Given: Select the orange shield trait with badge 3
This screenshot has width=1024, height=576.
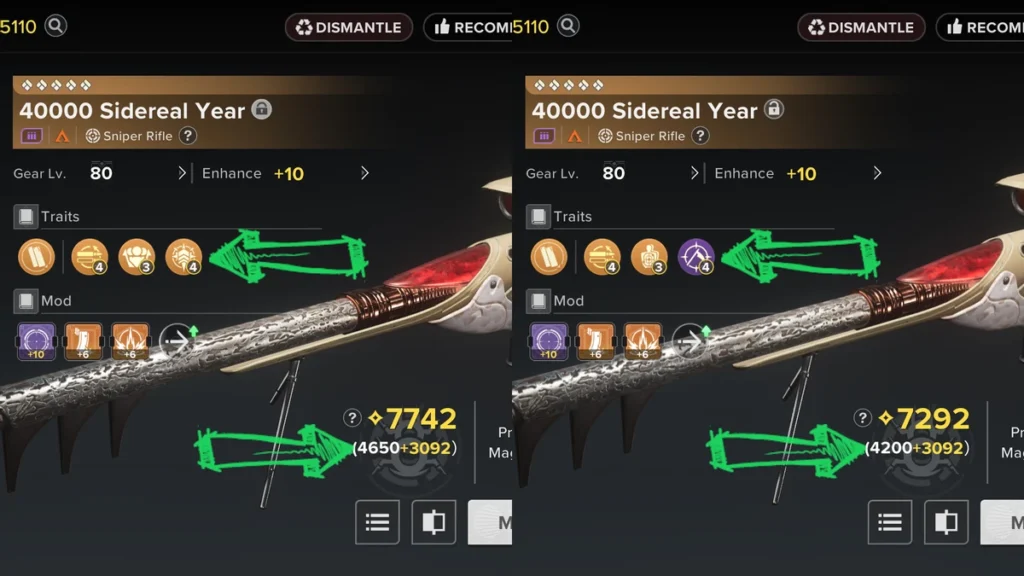Looking at the screenshot, I should 136,257.
